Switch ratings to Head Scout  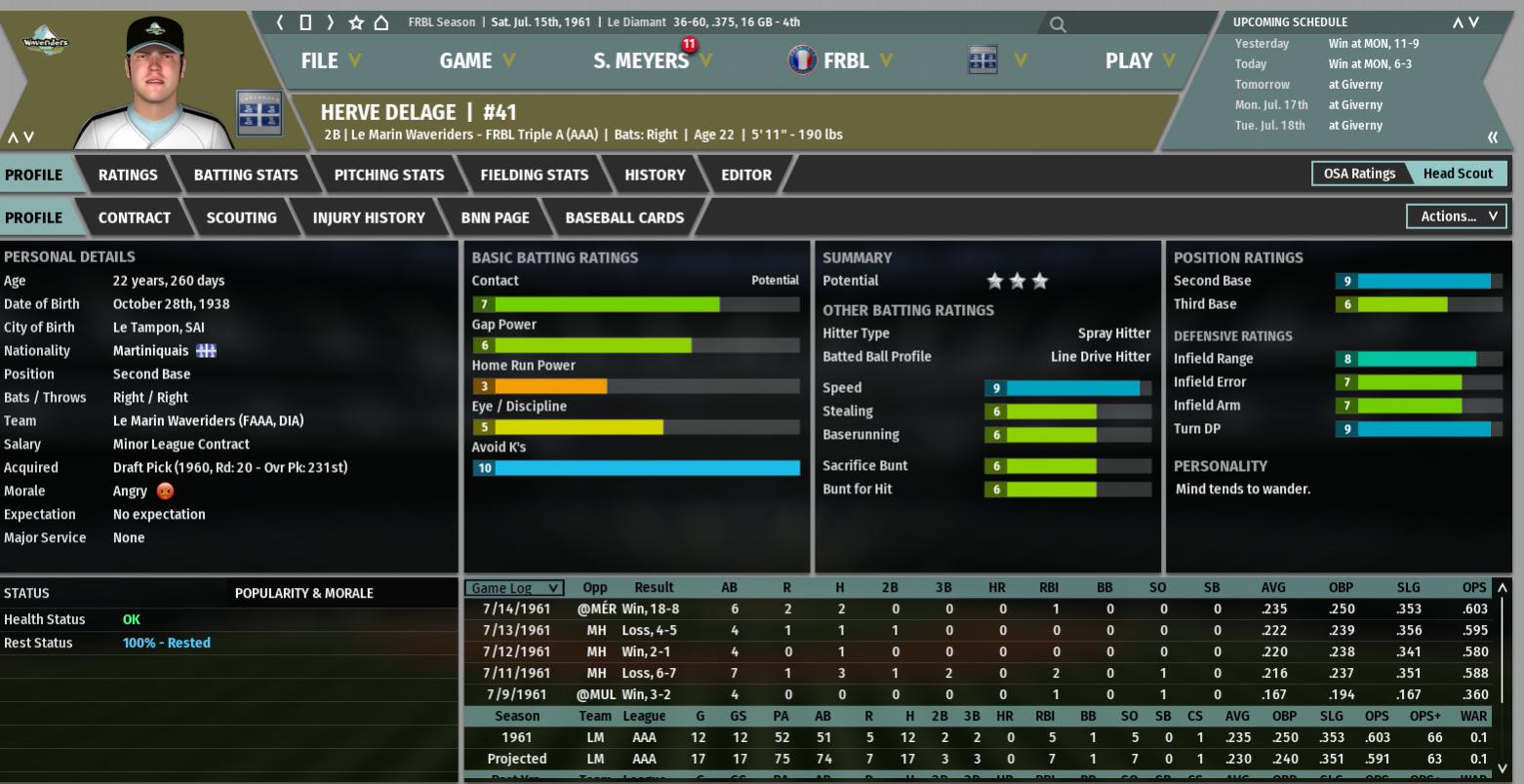pyautogui.click(x=1458, y=174)
